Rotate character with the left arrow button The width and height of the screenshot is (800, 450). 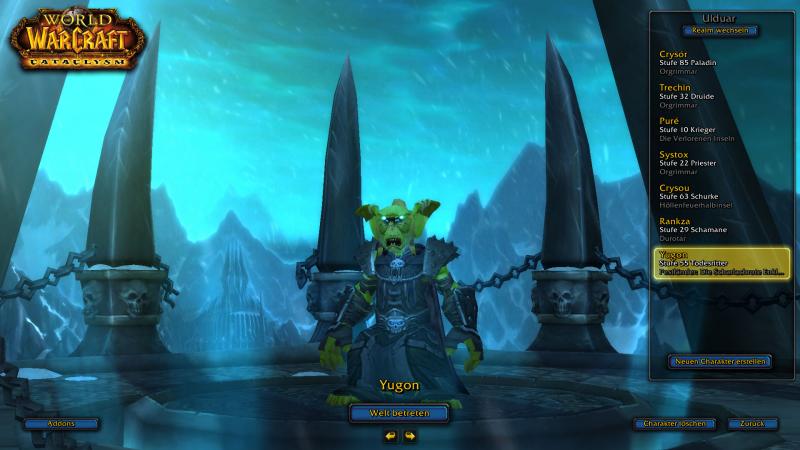click(x=390, y=436)
